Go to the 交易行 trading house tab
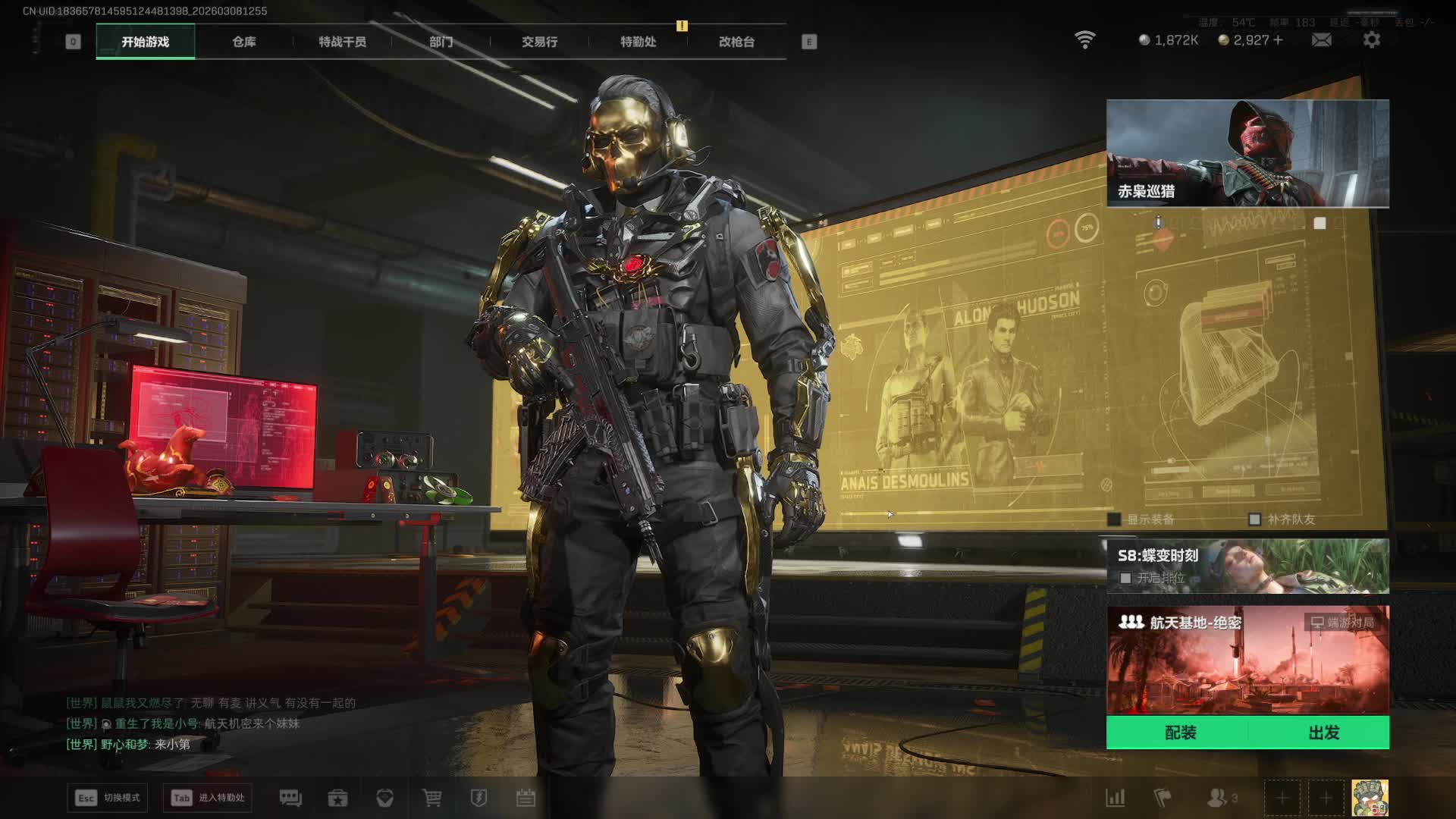 [x=539, y=42]
